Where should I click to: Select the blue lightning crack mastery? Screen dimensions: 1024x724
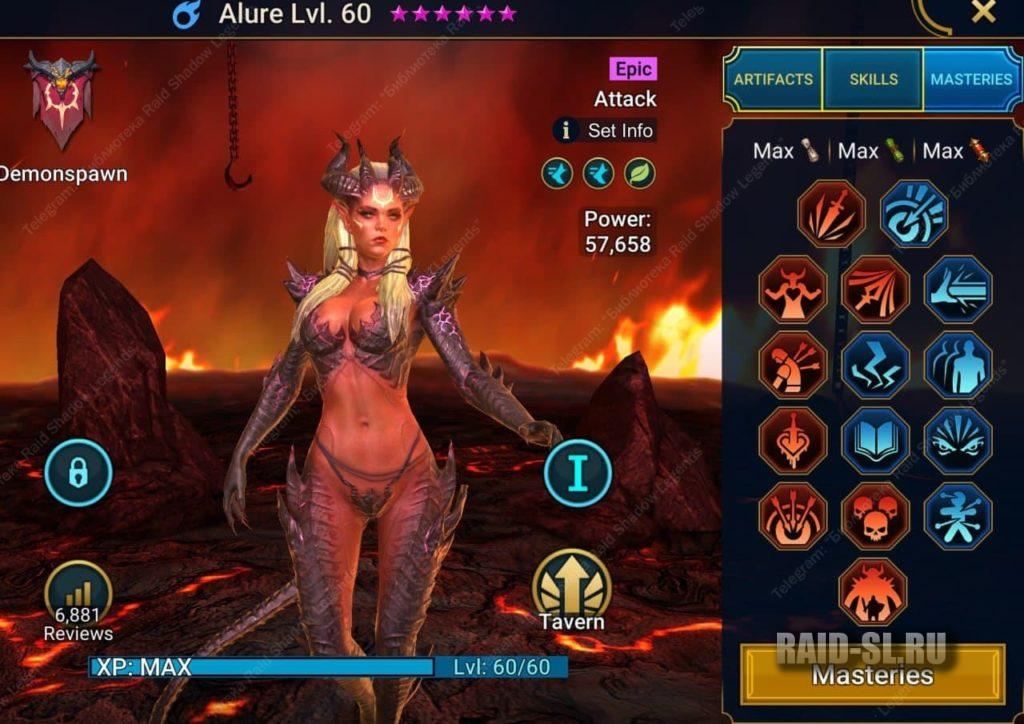[875, 365]
